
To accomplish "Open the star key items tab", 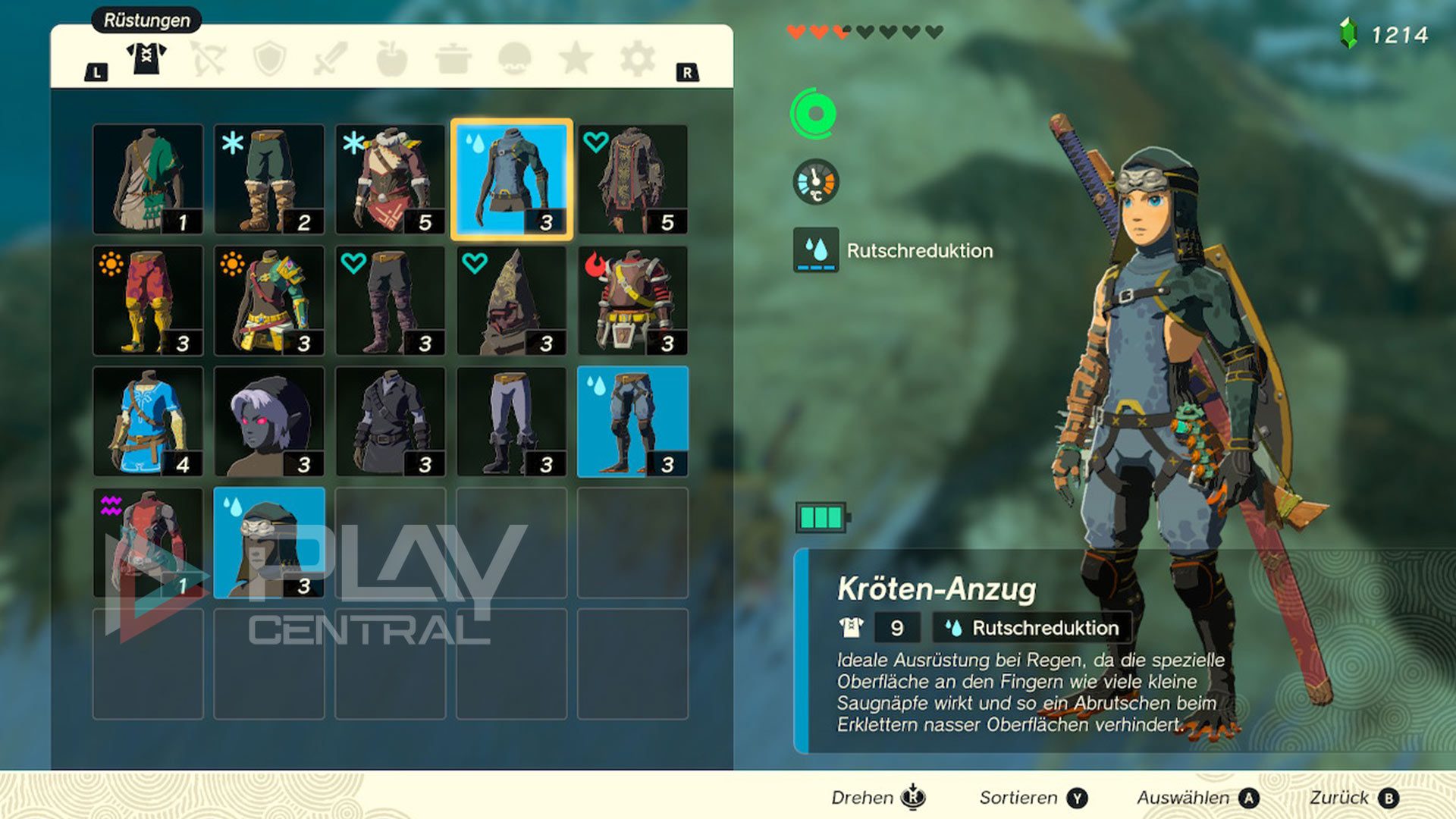I will pyautogui.click(x=576, y=58).
